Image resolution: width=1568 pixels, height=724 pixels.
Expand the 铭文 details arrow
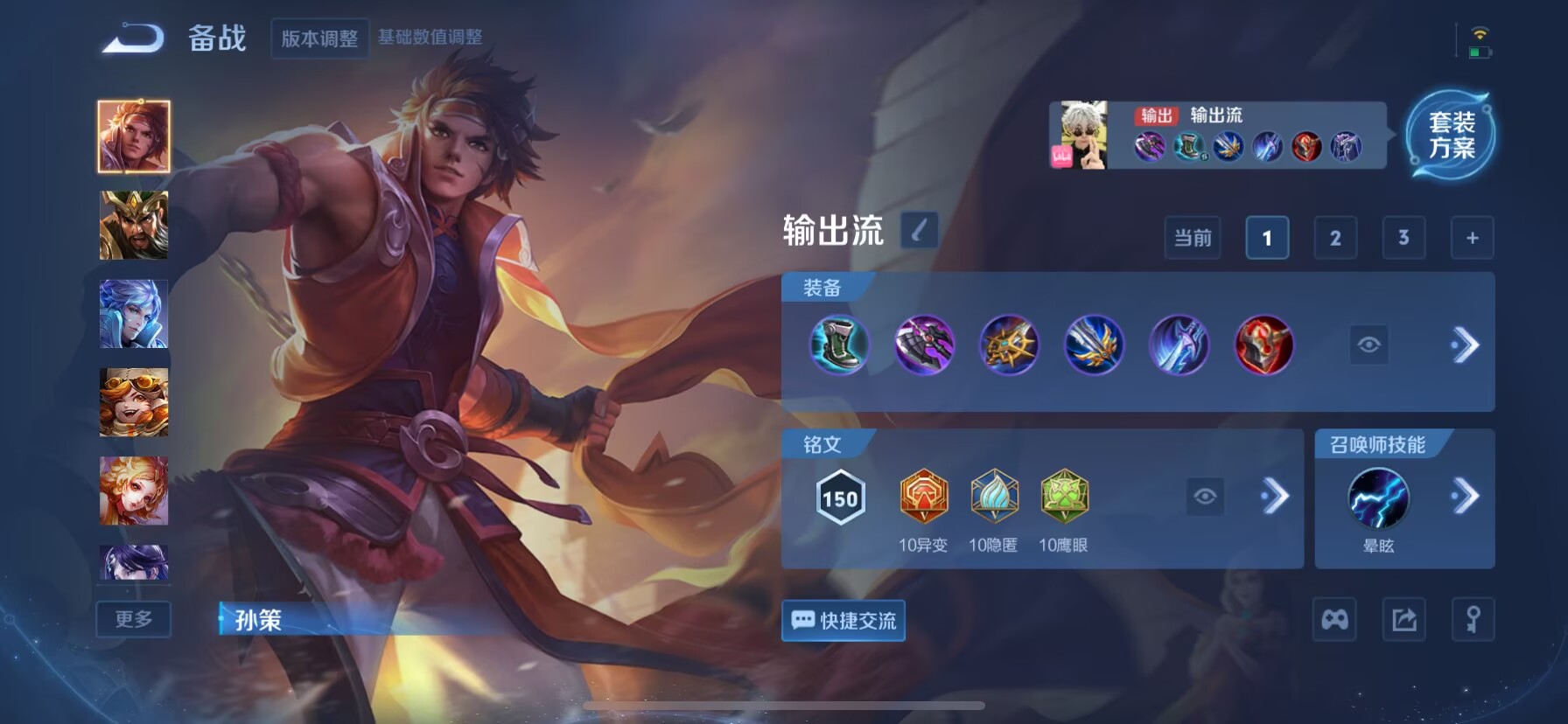[1277, 496]
